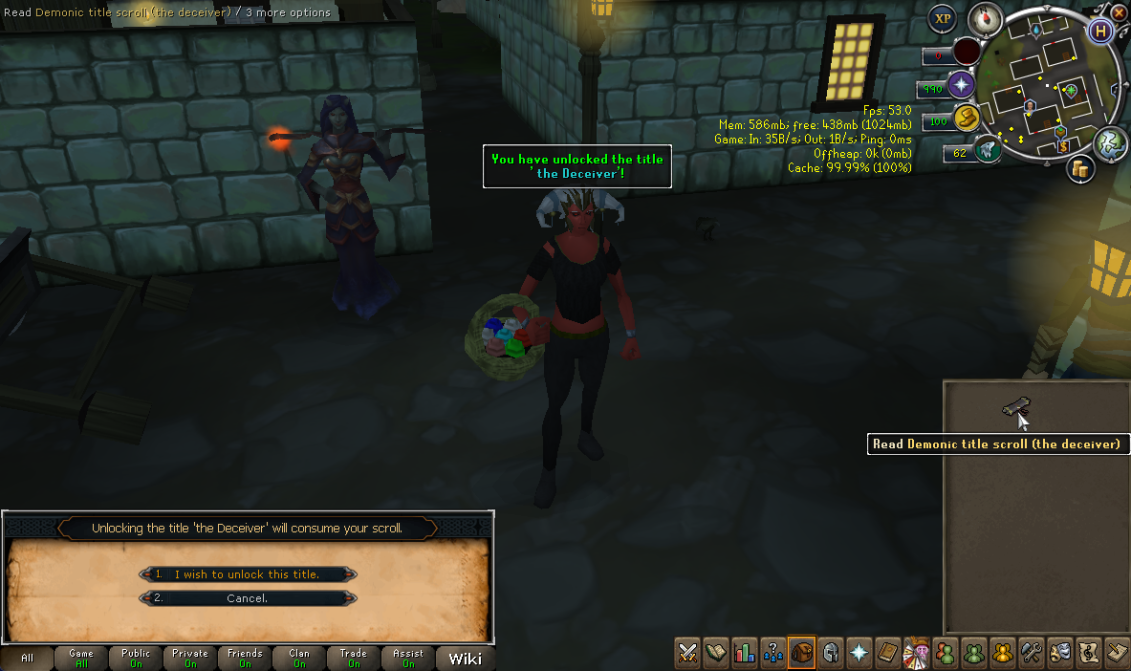Open the wrench and hammer settings tab
The image size is (1131, 671).
pyautogui.click(x=1031, y=653)
